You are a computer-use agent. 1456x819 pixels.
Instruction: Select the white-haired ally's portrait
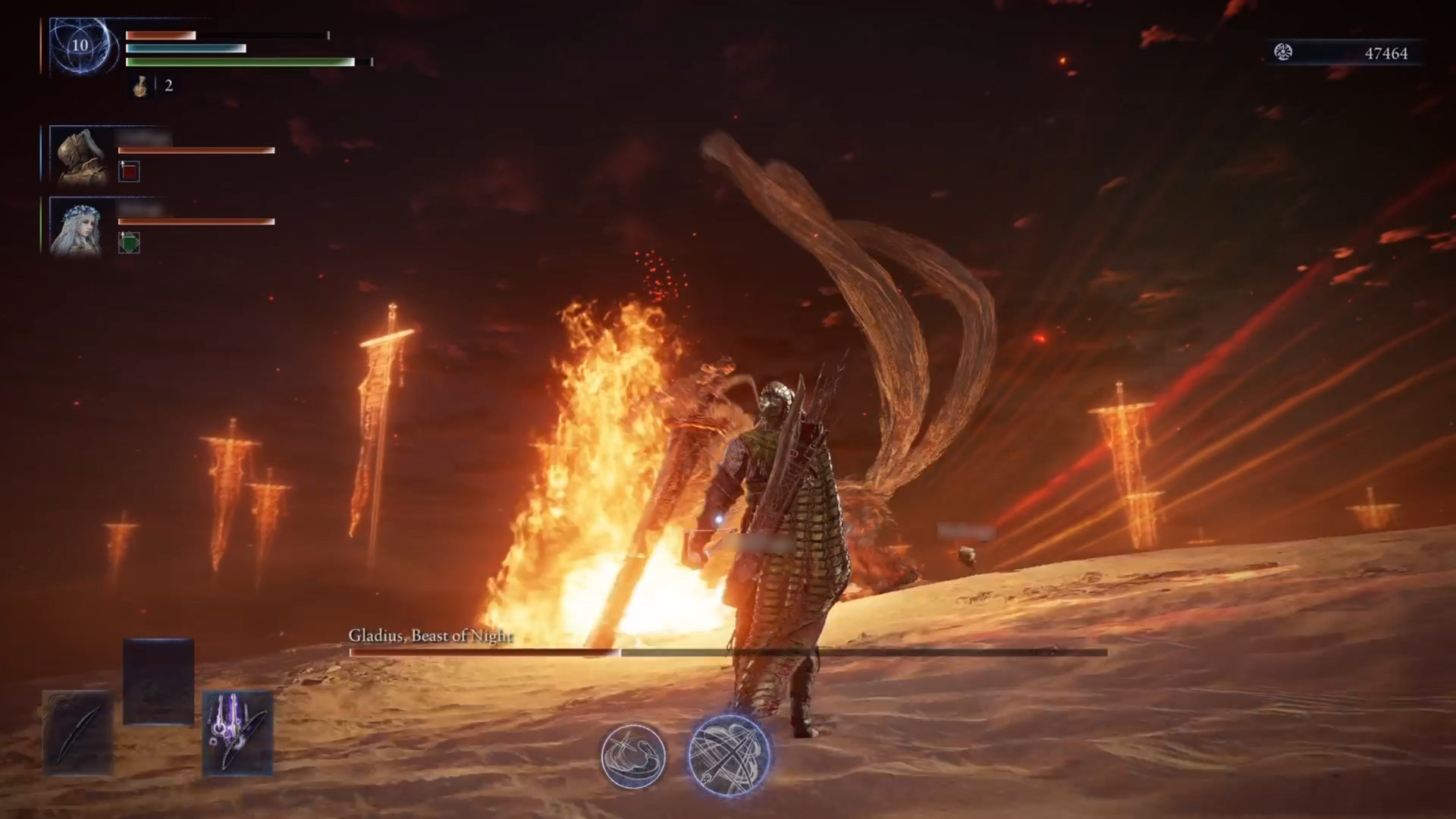pyautogui.click(x=78, y=227)
